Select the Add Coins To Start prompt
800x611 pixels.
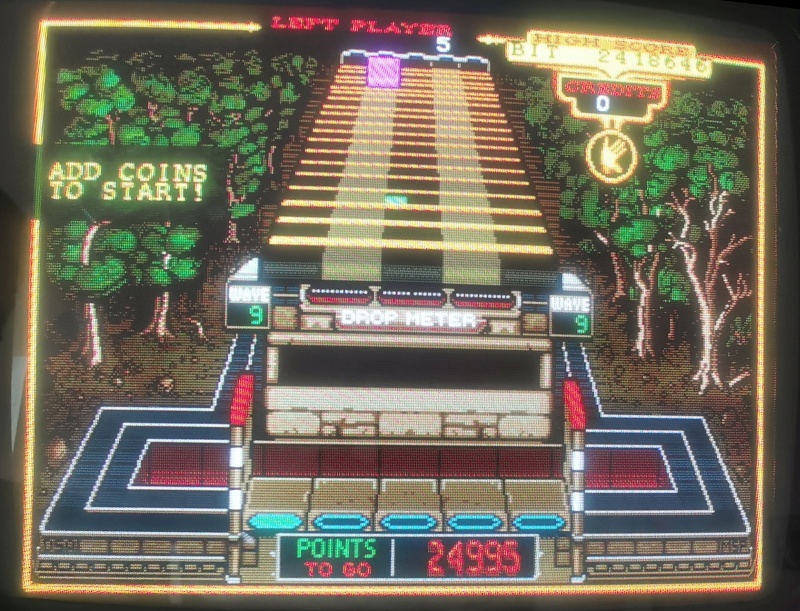[x=128, y=181]
